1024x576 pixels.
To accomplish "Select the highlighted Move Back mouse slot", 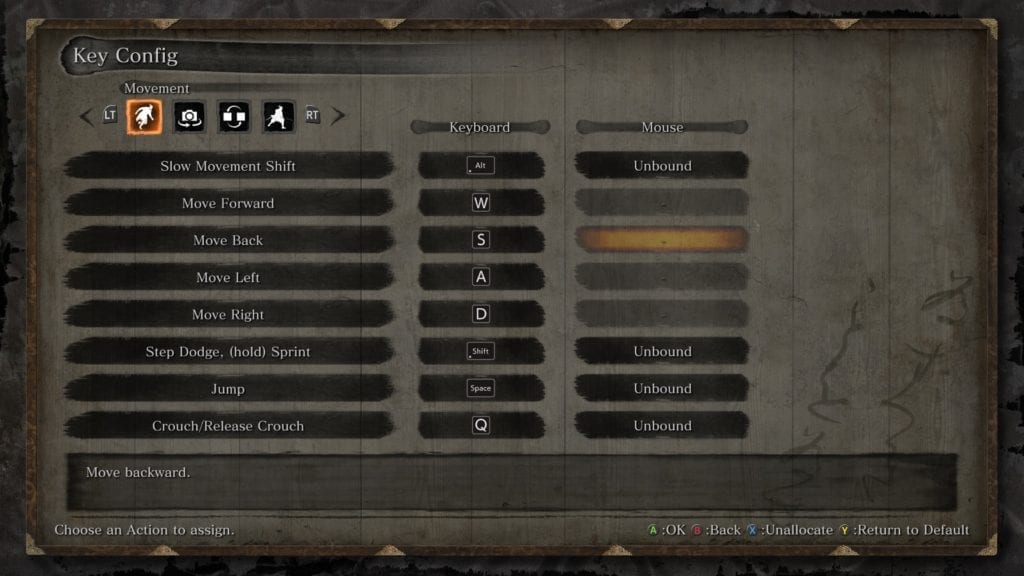I will tap(662, 240).
